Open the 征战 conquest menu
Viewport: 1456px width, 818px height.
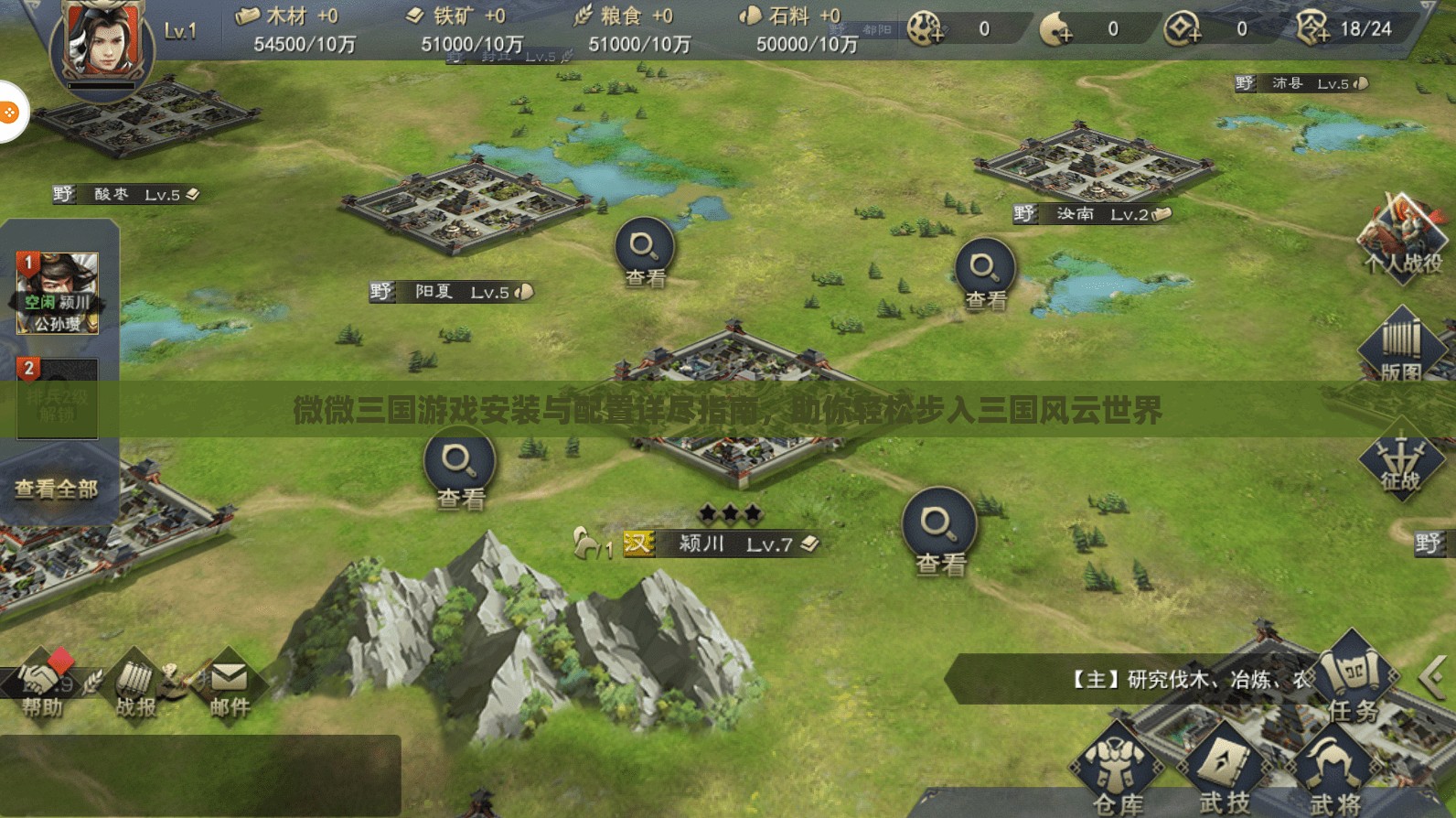click(1400, 462)
